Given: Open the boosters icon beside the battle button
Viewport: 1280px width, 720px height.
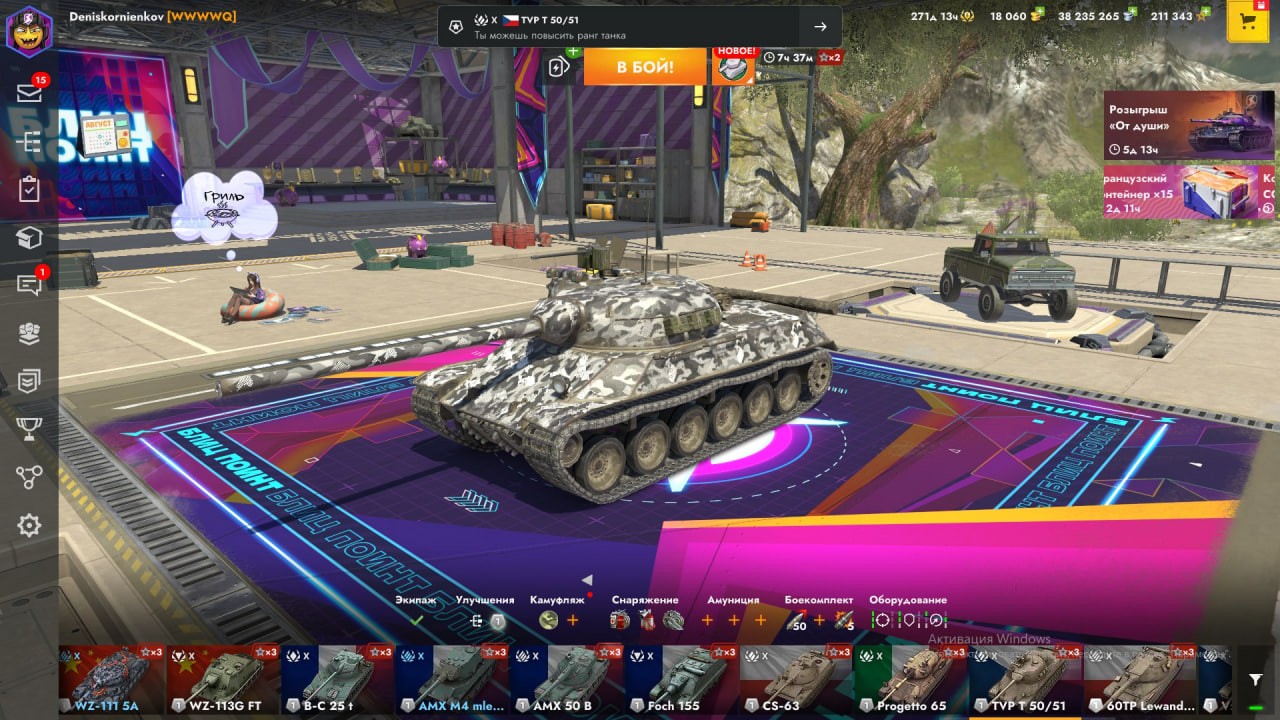Looking at the screenshot, I should coord(560,66).
